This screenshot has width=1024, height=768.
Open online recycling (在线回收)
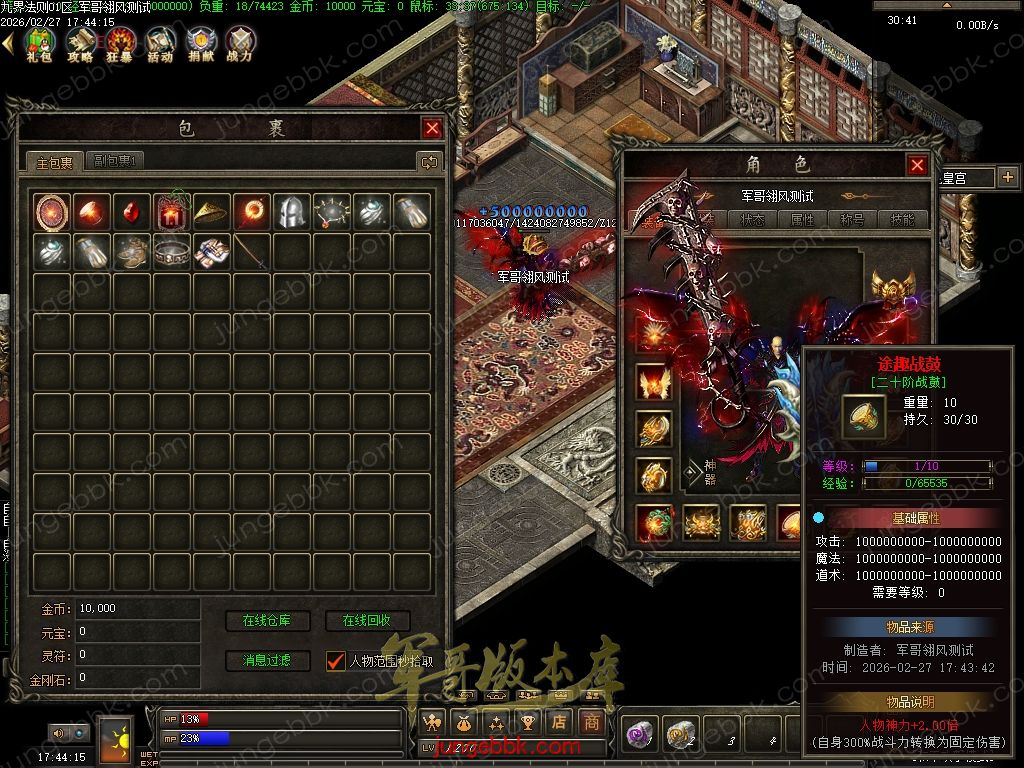pos(367,621)
